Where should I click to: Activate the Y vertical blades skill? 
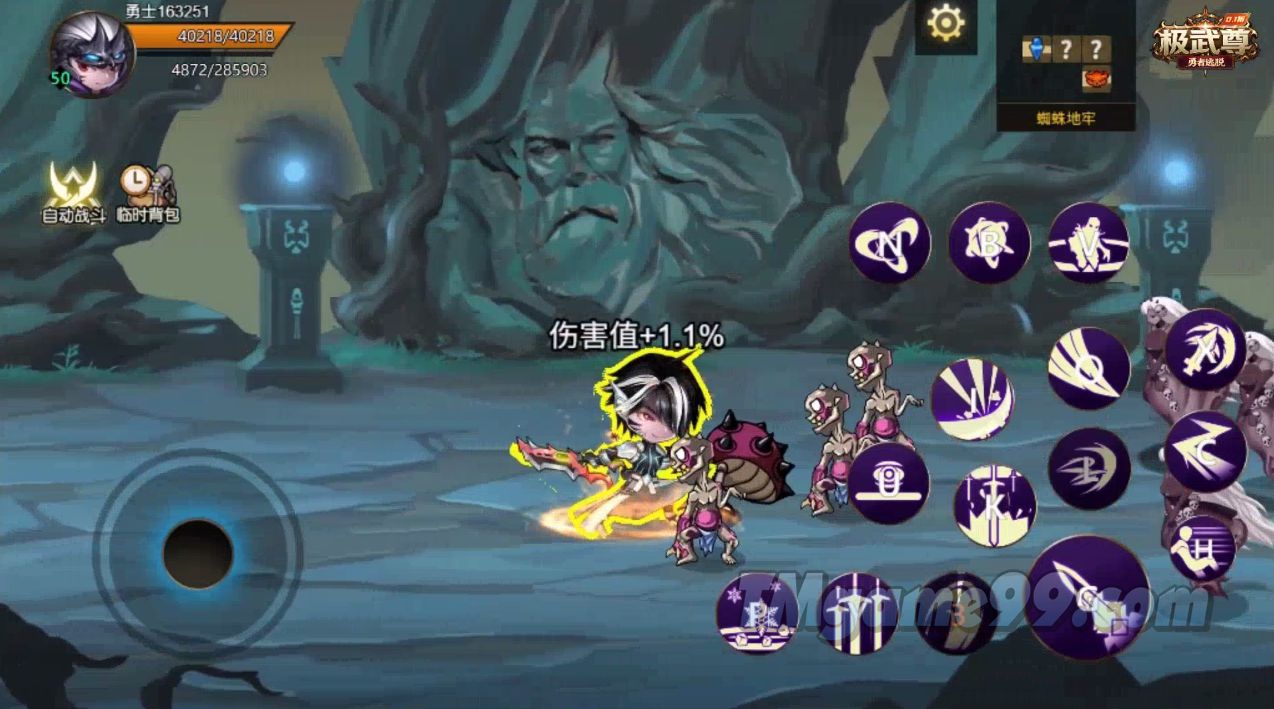[857, 613]
